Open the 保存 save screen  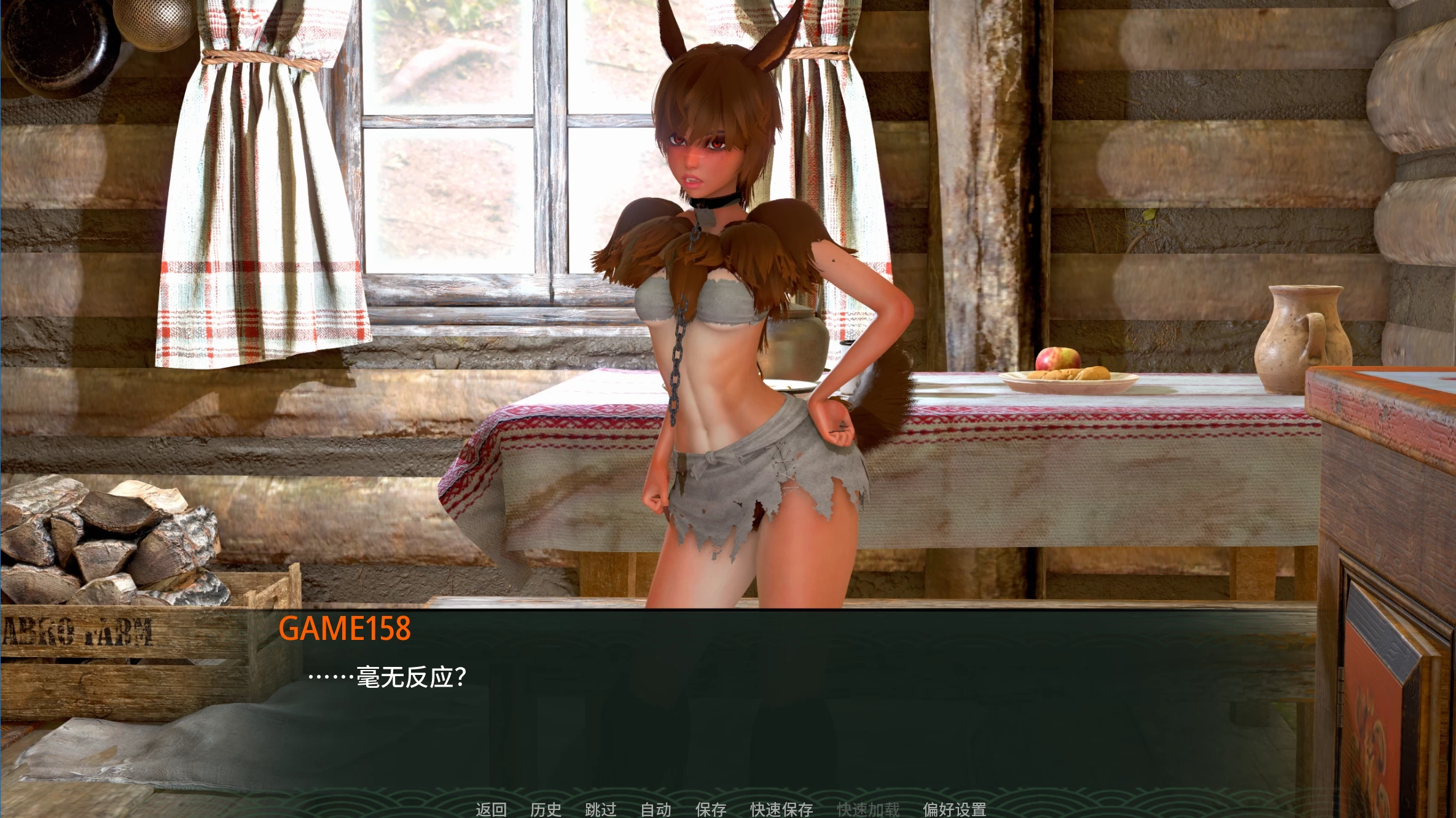(x=711, y=809)
